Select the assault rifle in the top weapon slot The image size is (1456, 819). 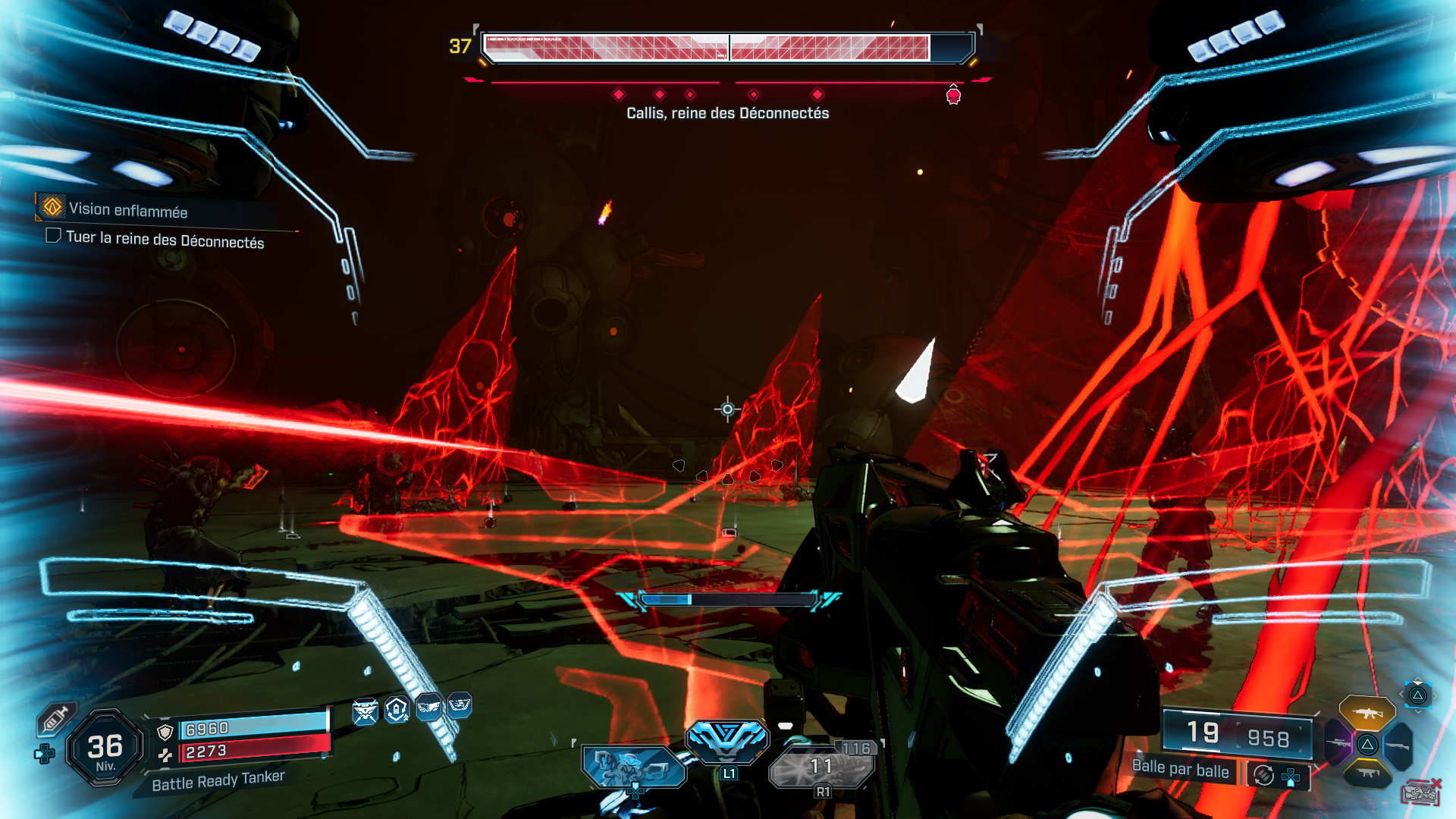click(x=1367, y=713)
